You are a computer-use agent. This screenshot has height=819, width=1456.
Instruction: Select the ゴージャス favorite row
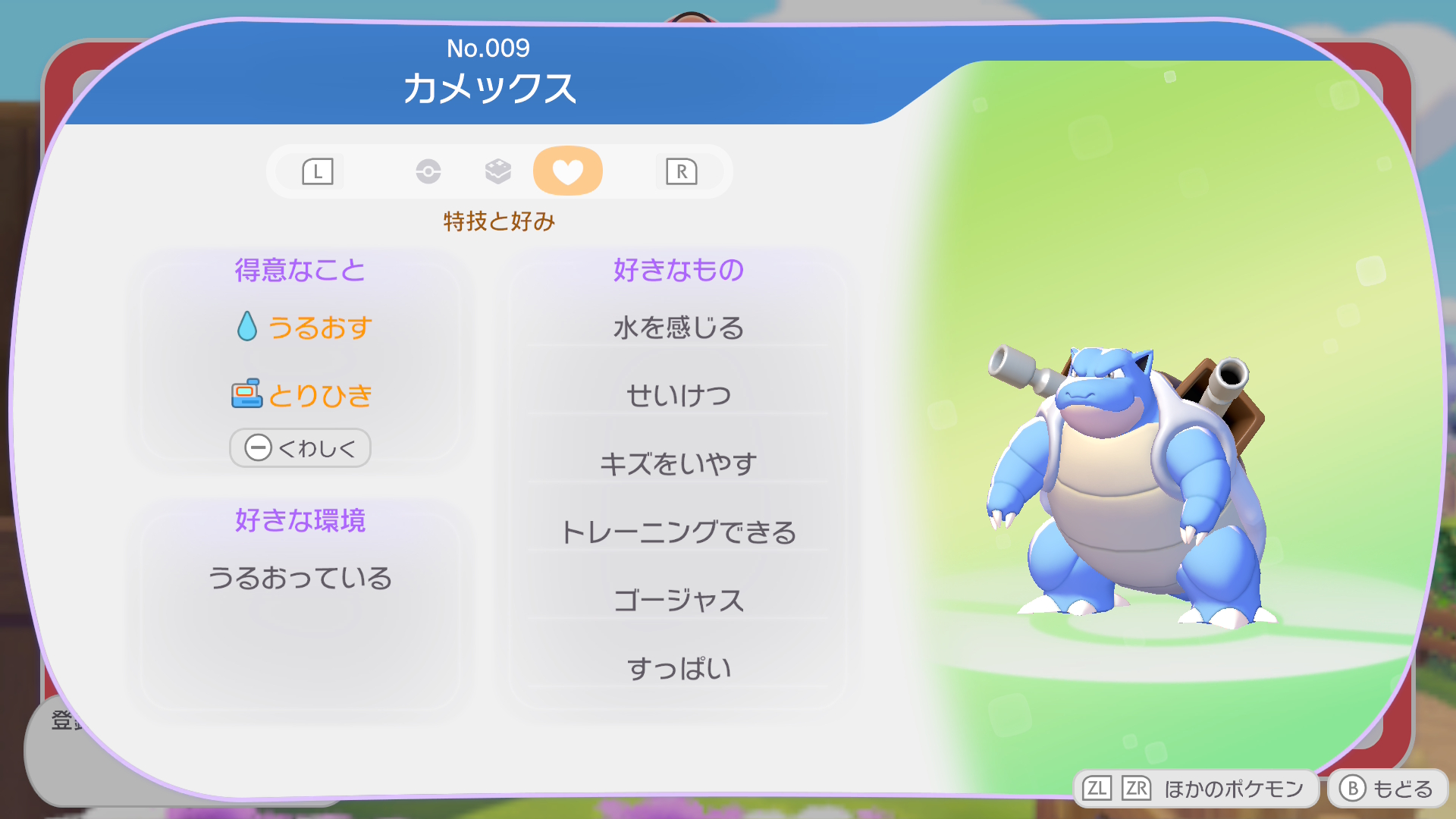click(678, 600)
